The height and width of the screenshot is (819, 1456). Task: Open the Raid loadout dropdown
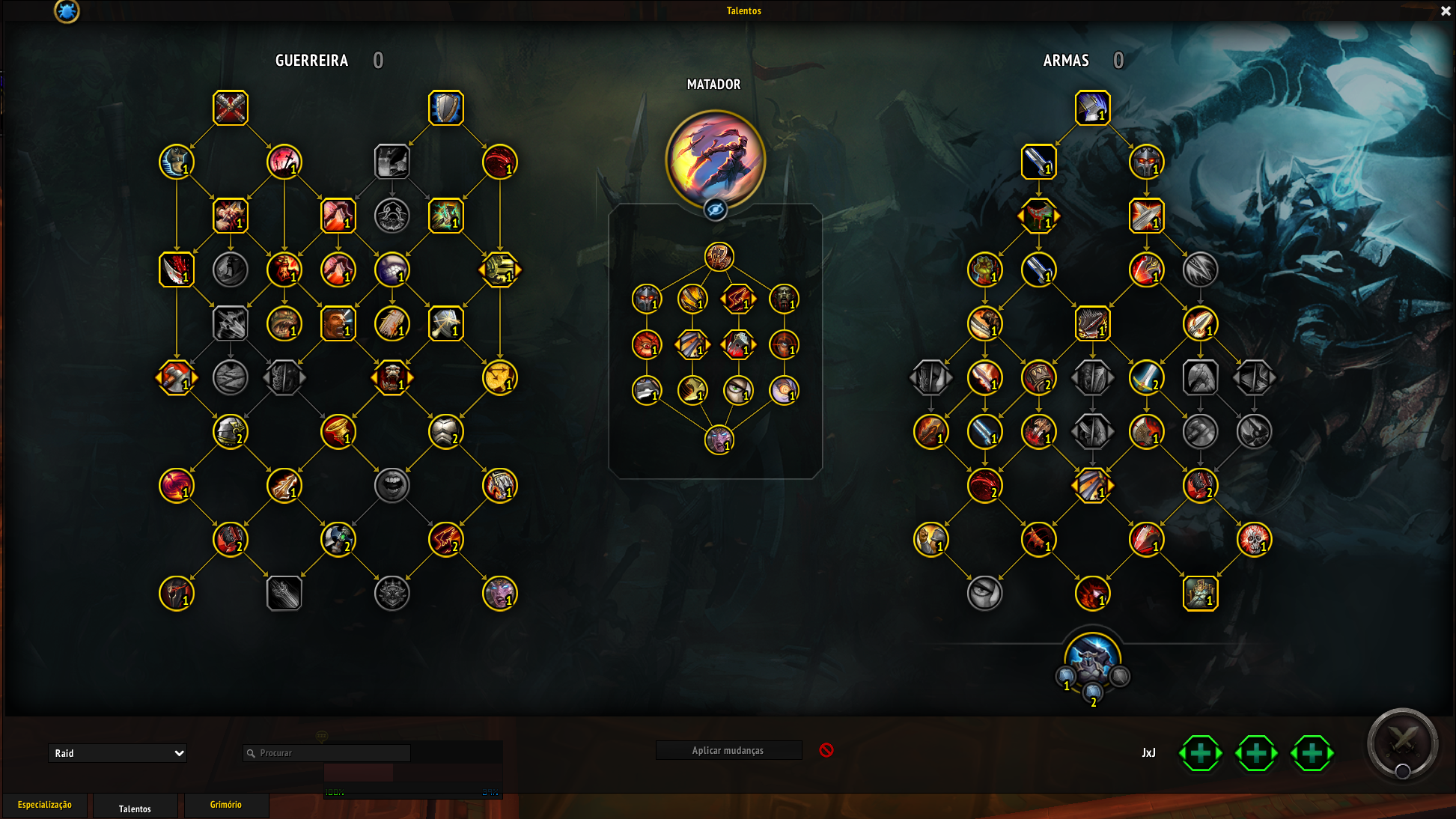point(118,753)
